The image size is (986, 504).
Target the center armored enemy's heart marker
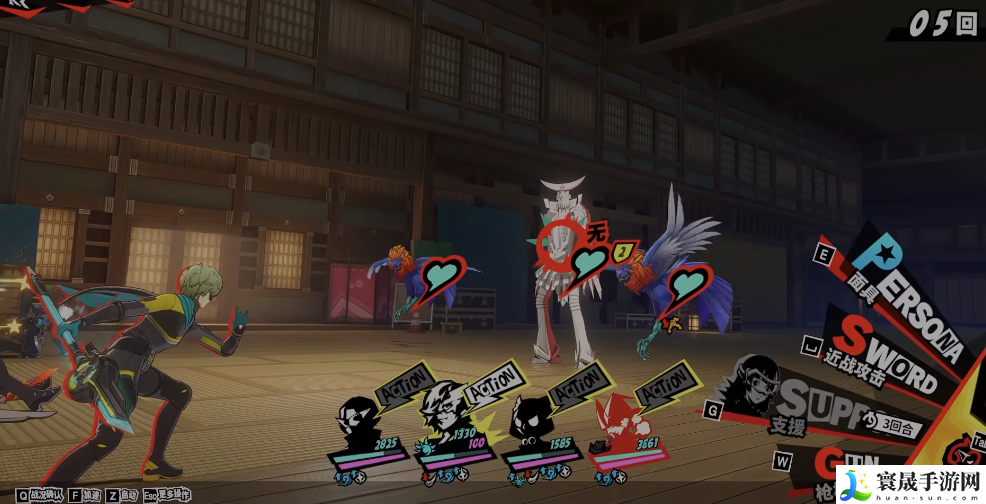[x=592, y=262]
